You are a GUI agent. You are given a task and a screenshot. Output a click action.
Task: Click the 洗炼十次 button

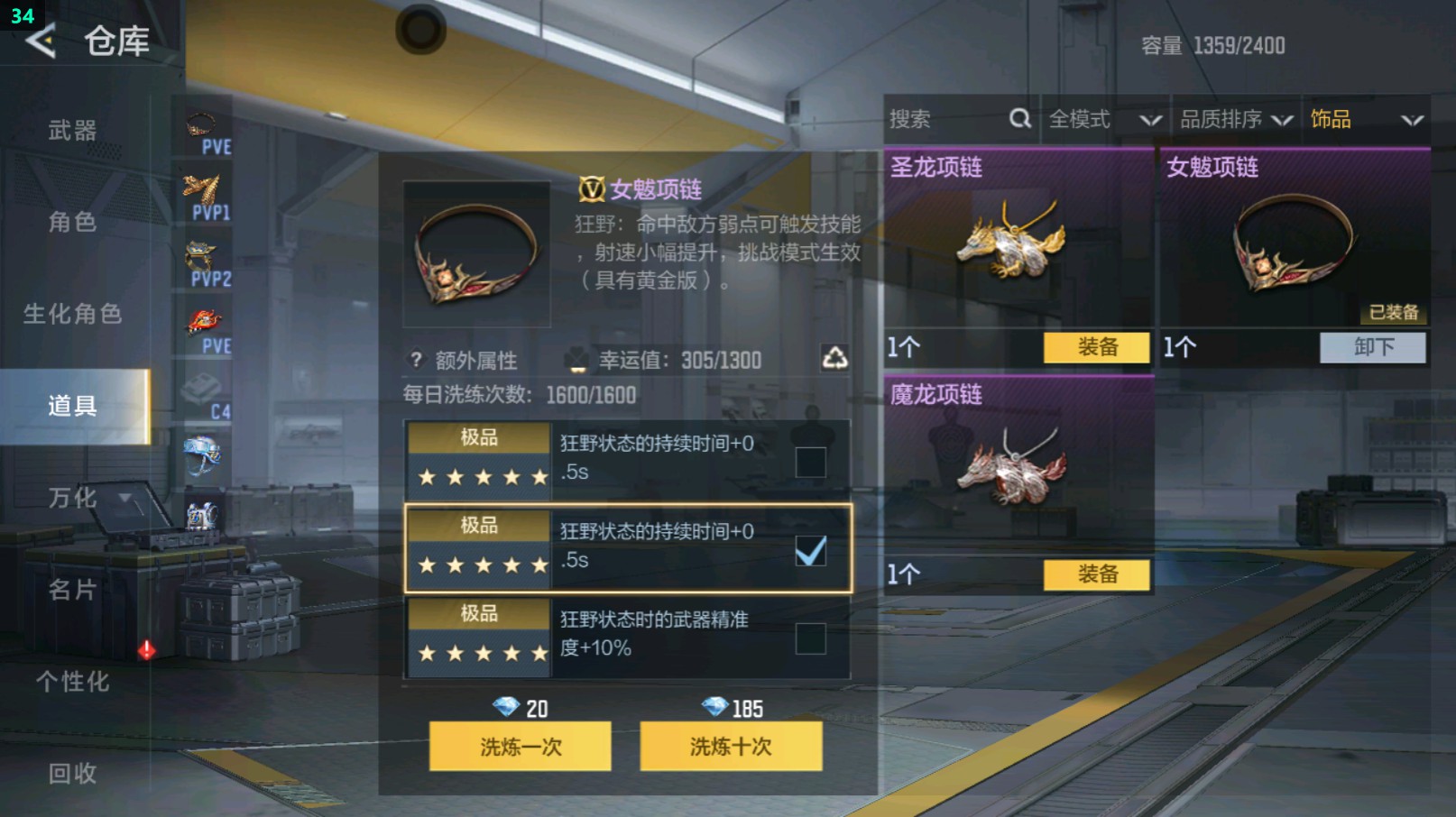pyautogui.click(x=730, y=747)
